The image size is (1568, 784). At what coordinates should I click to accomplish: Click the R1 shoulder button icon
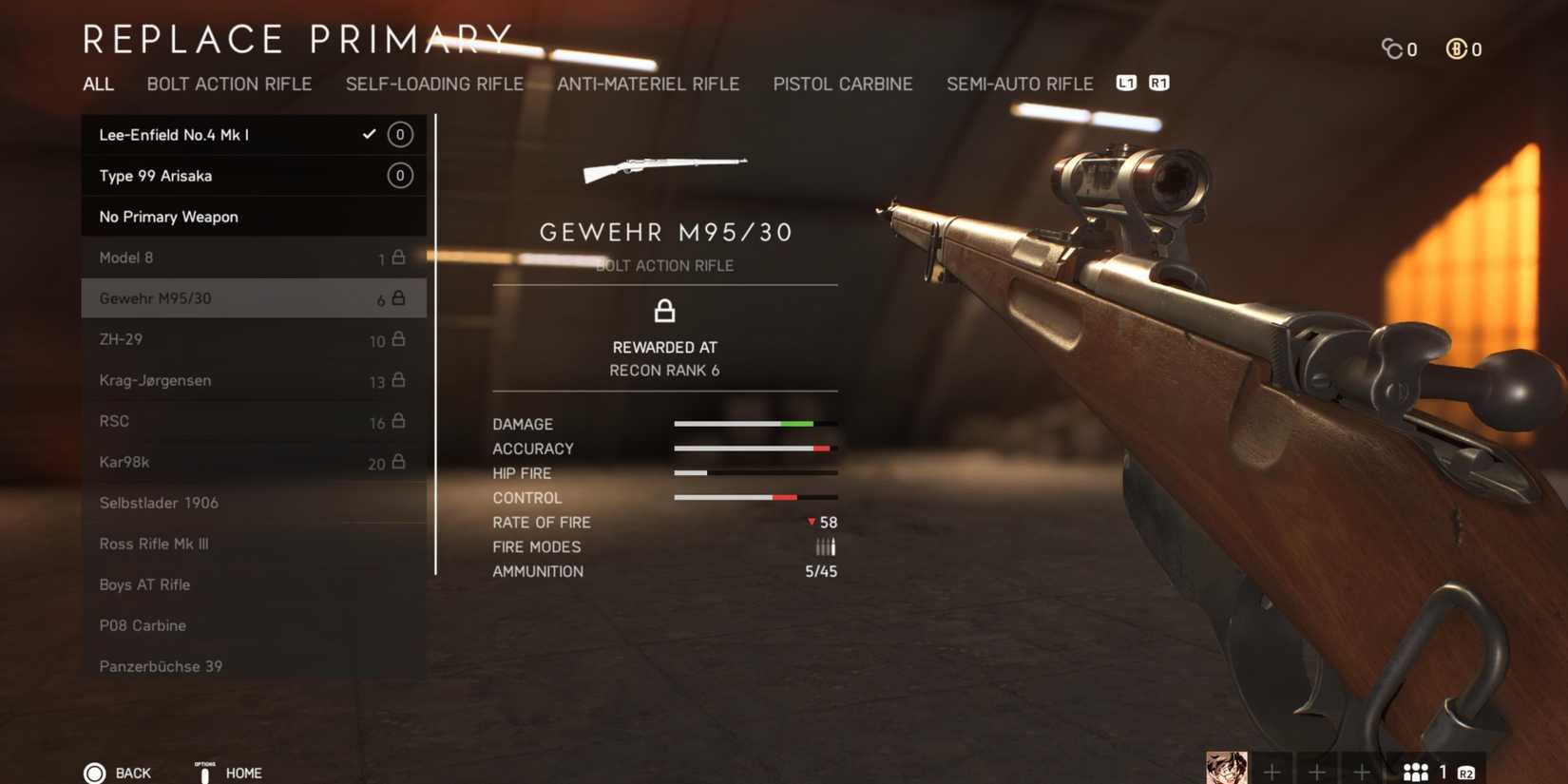(1158, 84)
